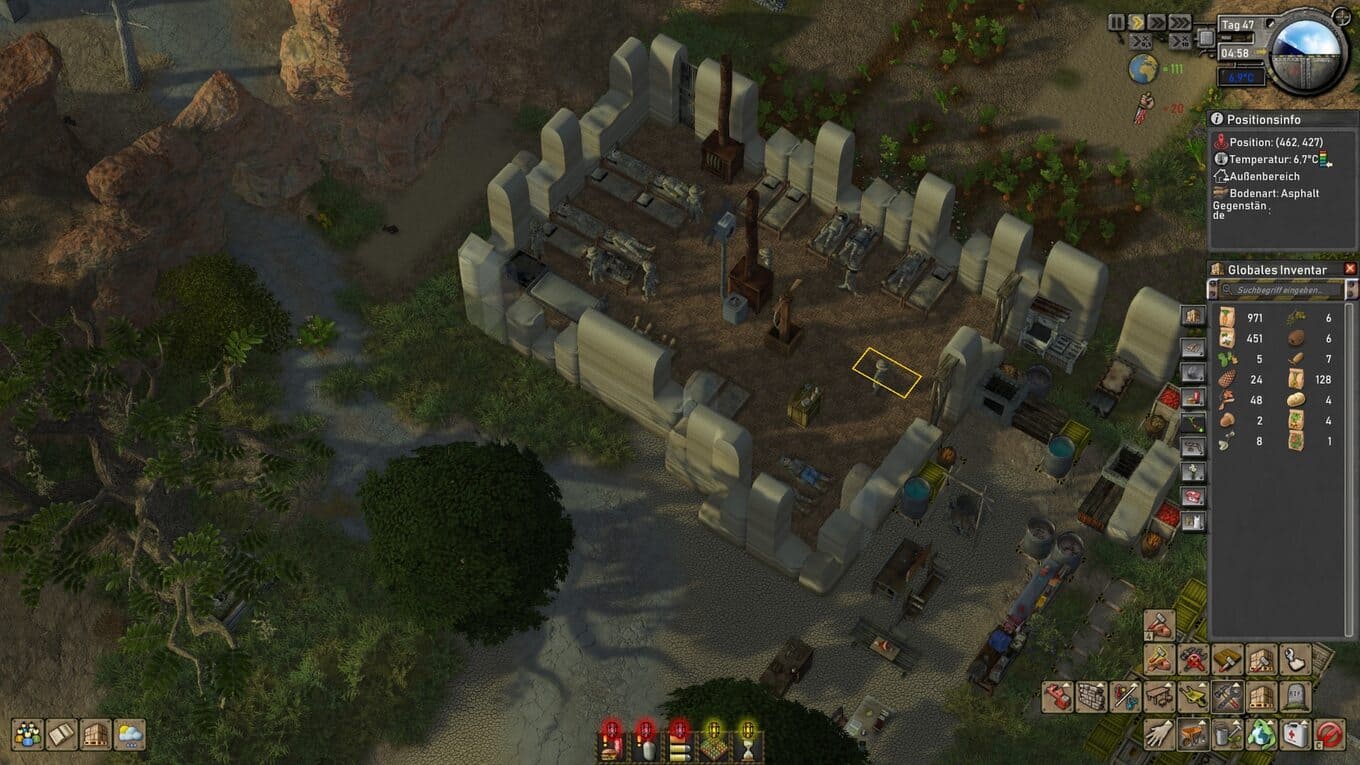This screenshot has width=1360, height=765.
Task: Close the Globales Inventar panel
Action: (1350, 269)
